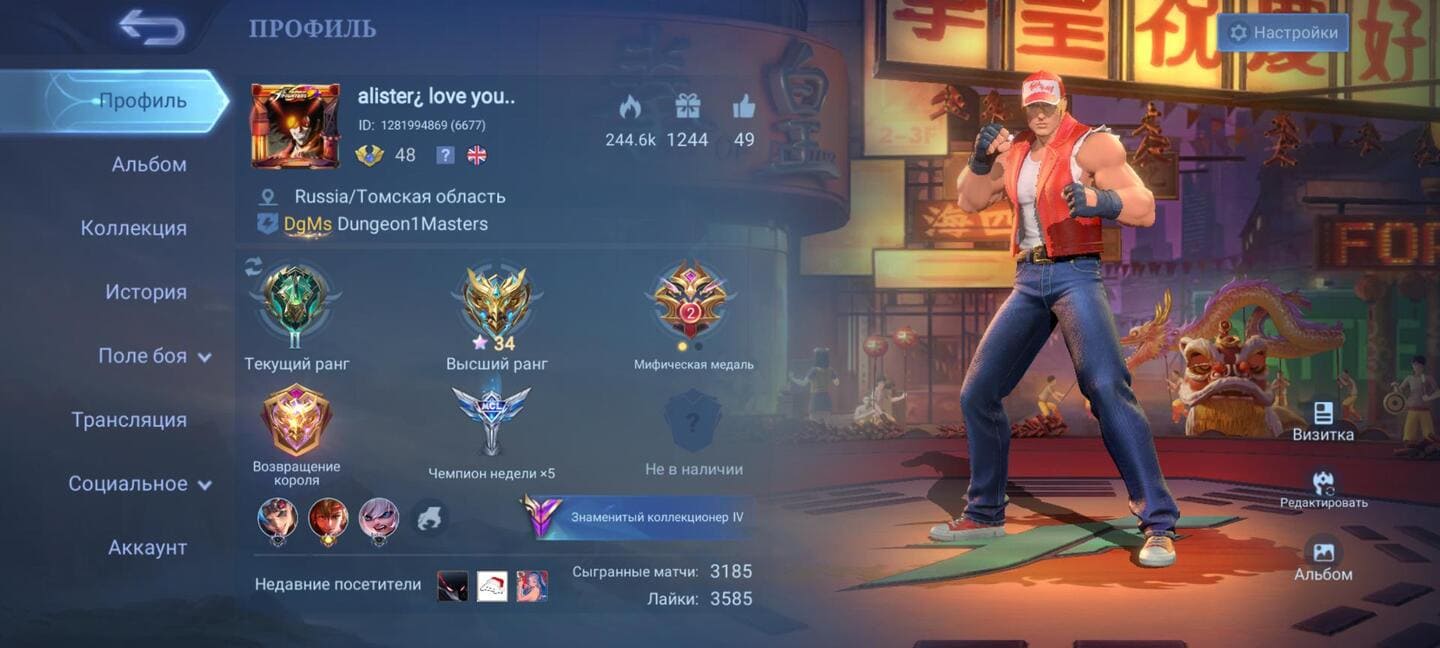Open the Визитка card button
This screenshot has height=648, width=1440.
pyautogui.click(x=1323, y=421)
